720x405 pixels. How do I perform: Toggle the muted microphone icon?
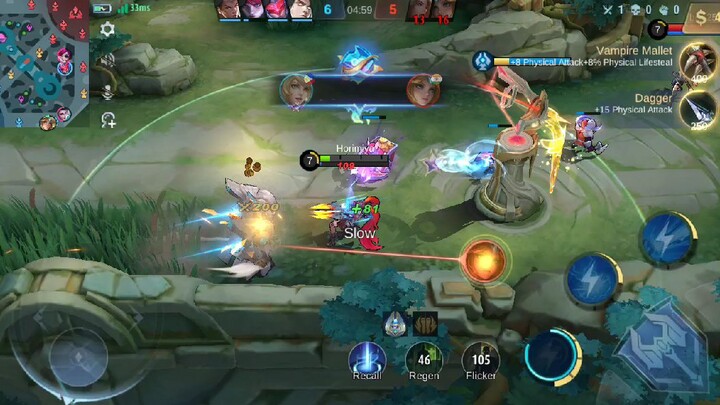click(107, 90)
